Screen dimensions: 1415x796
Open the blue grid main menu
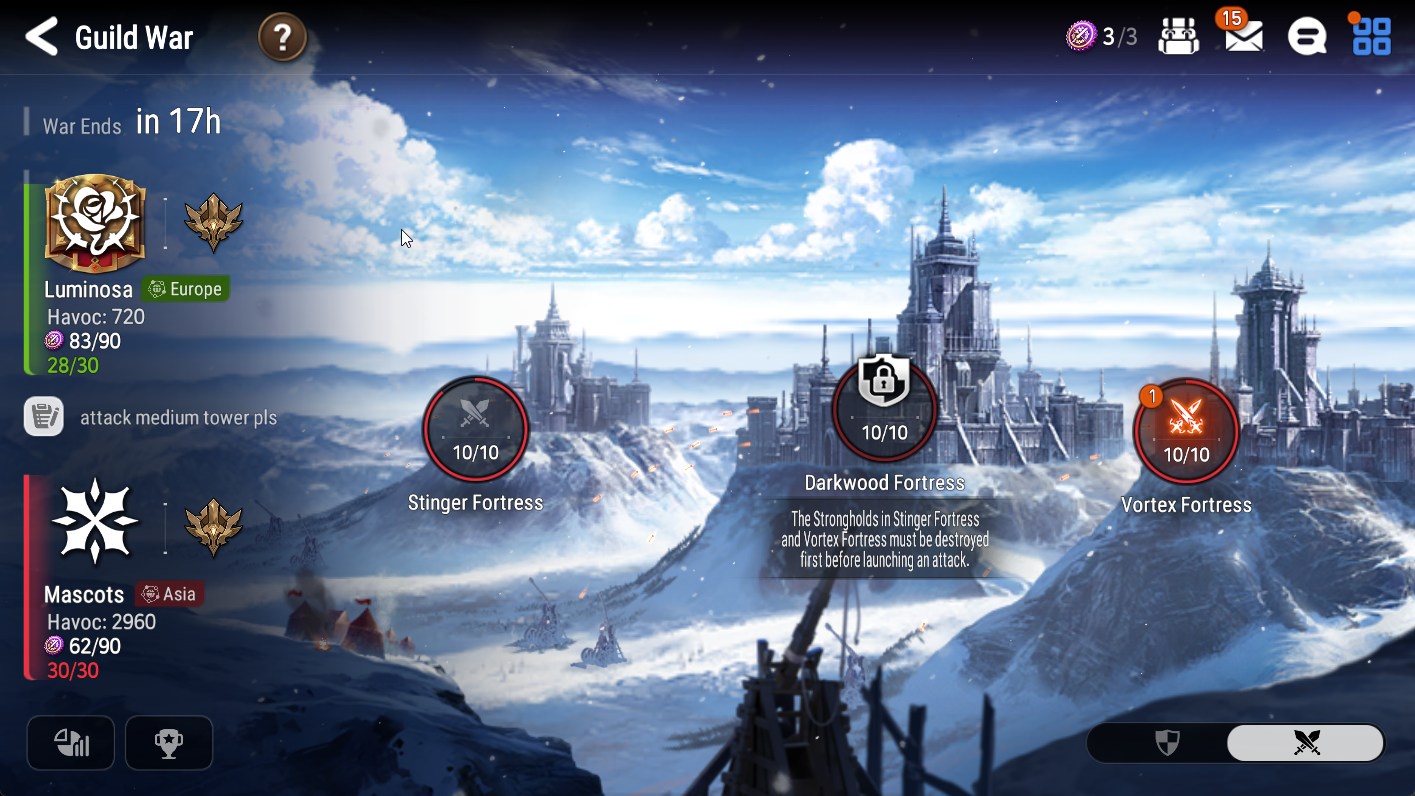1371,37
